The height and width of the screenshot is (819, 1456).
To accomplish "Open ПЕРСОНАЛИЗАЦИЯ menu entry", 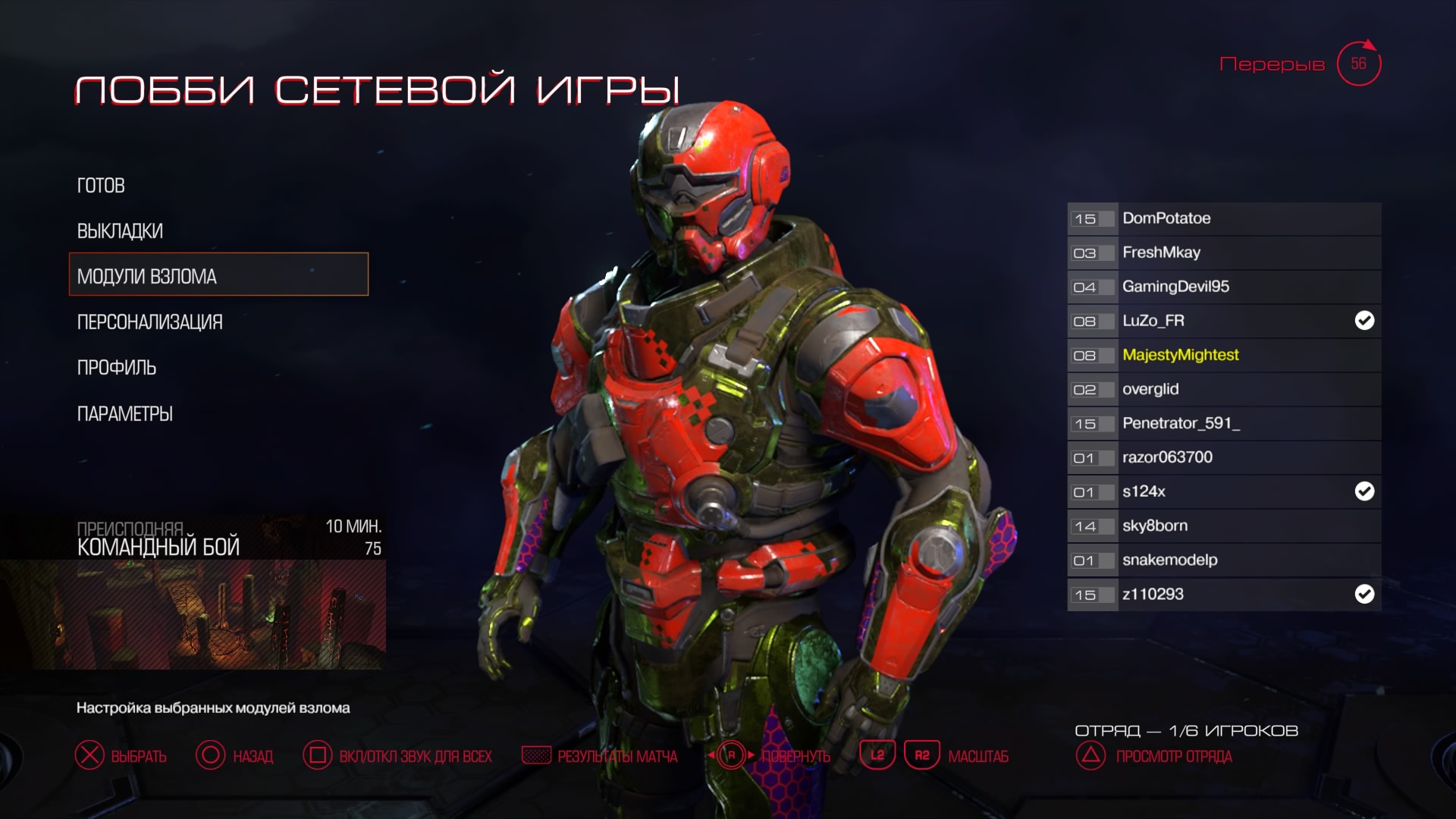I will point(149,322).
